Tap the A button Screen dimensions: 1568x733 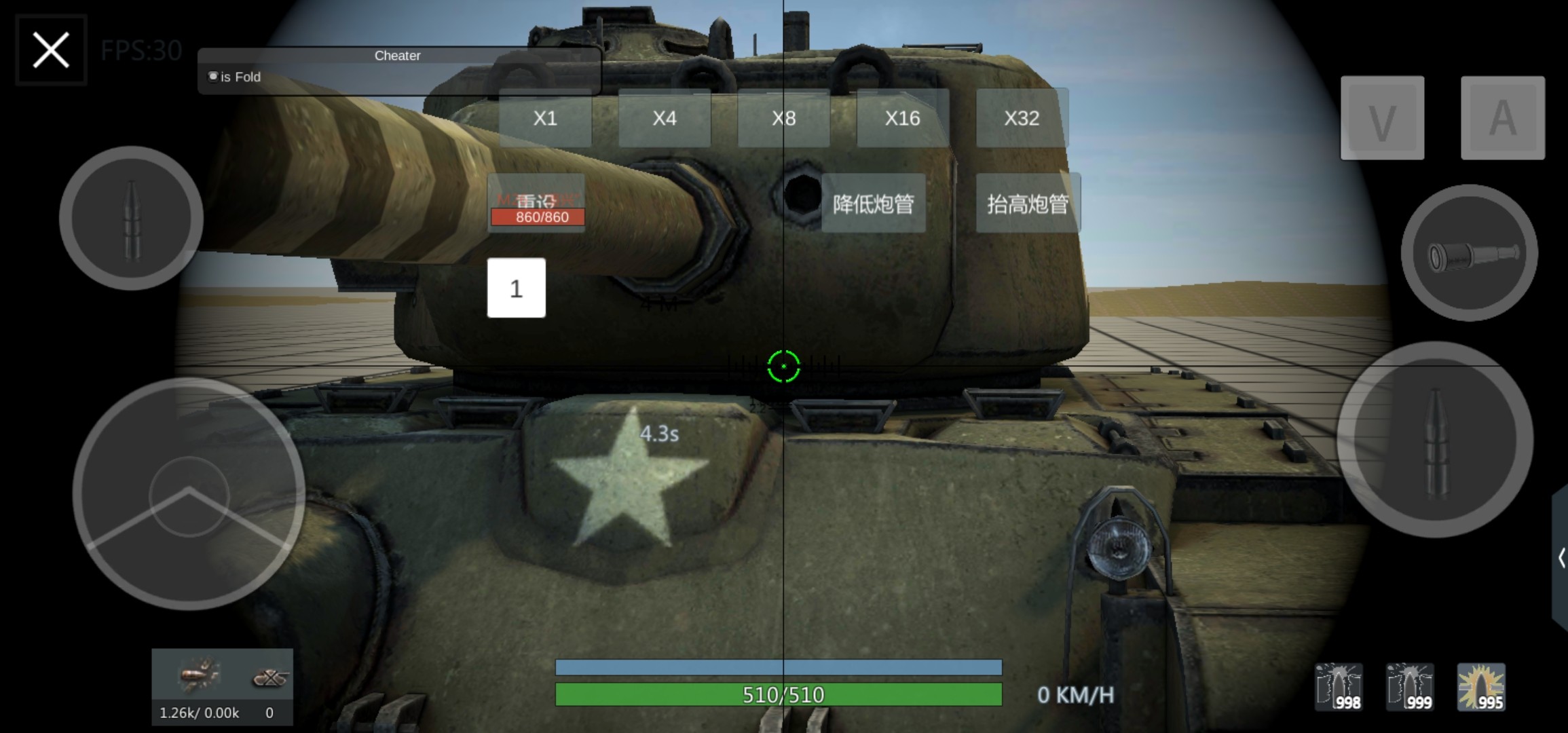pos(1502,119)
